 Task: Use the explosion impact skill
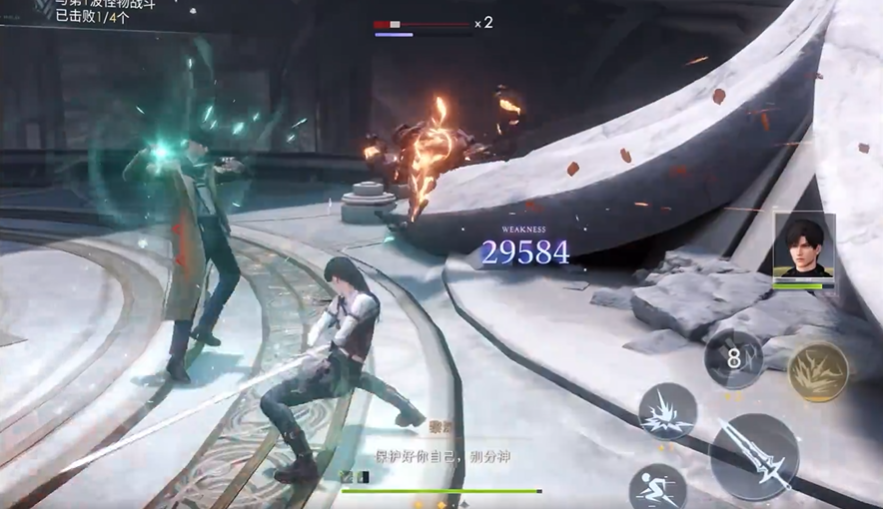click(x=667, y=412)
